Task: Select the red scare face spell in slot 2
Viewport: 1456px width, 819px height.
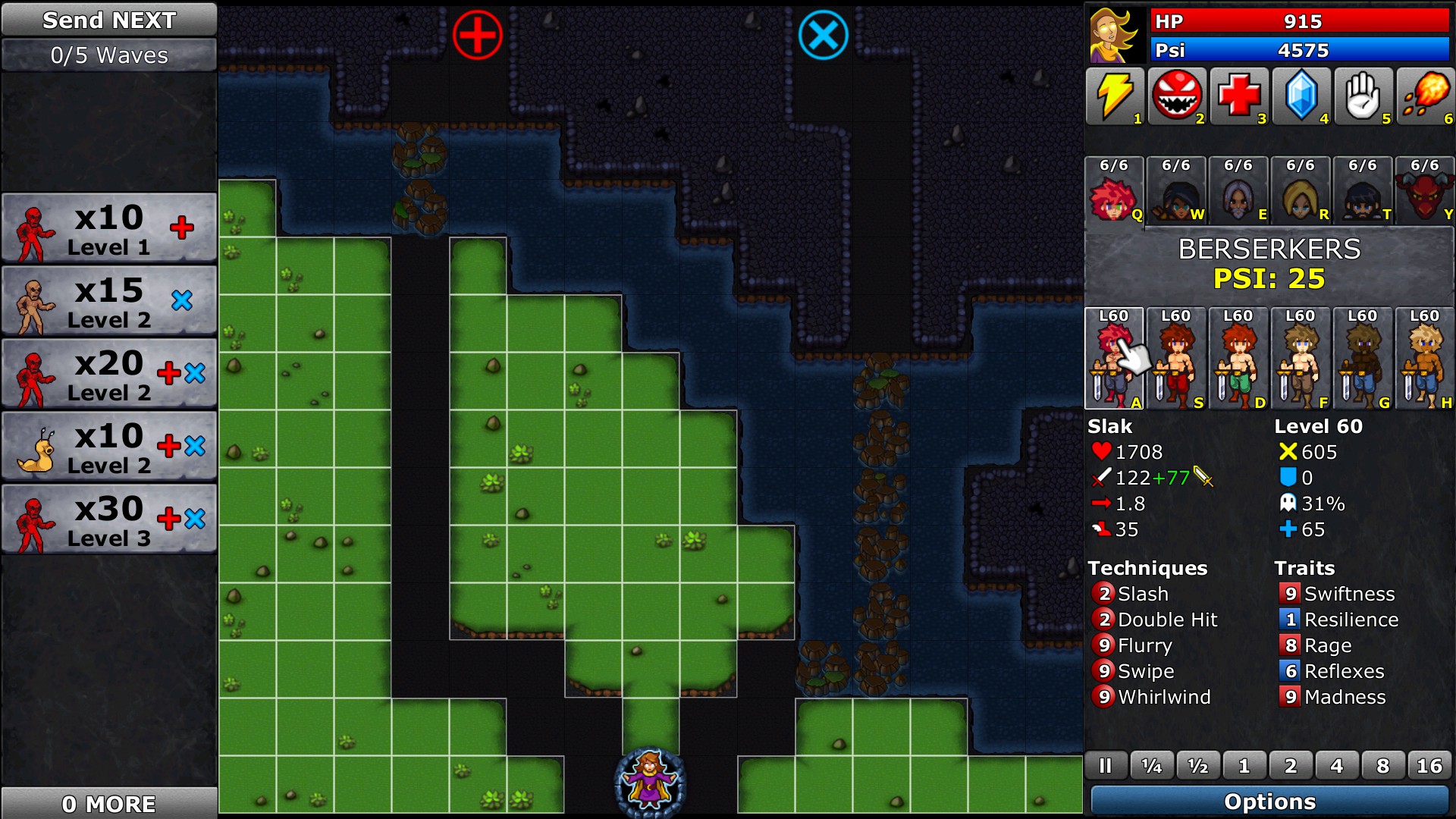Action: click(1177, 96)
